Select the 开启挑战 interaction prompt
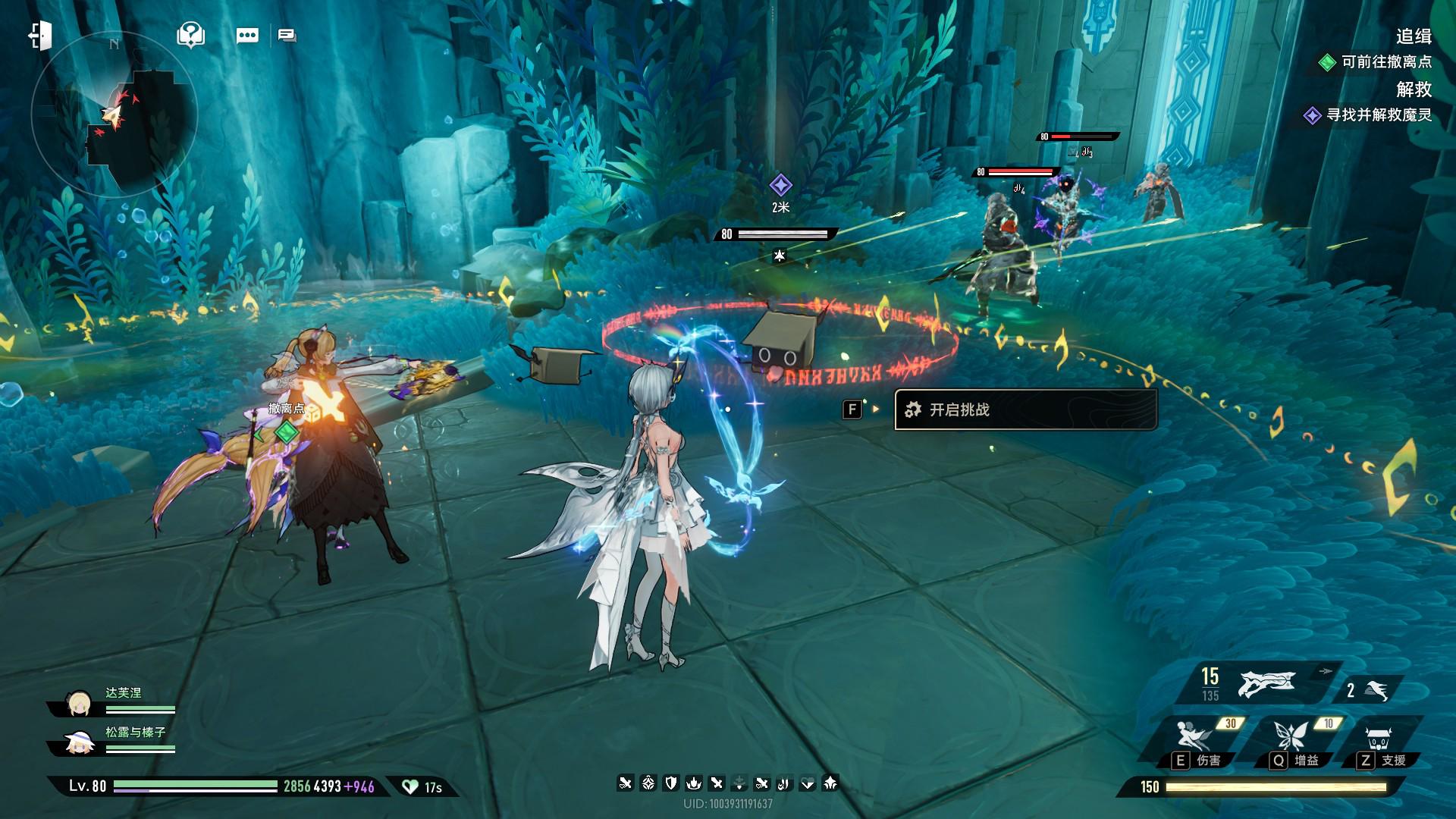1456x819 pixels. (1025, 409)
